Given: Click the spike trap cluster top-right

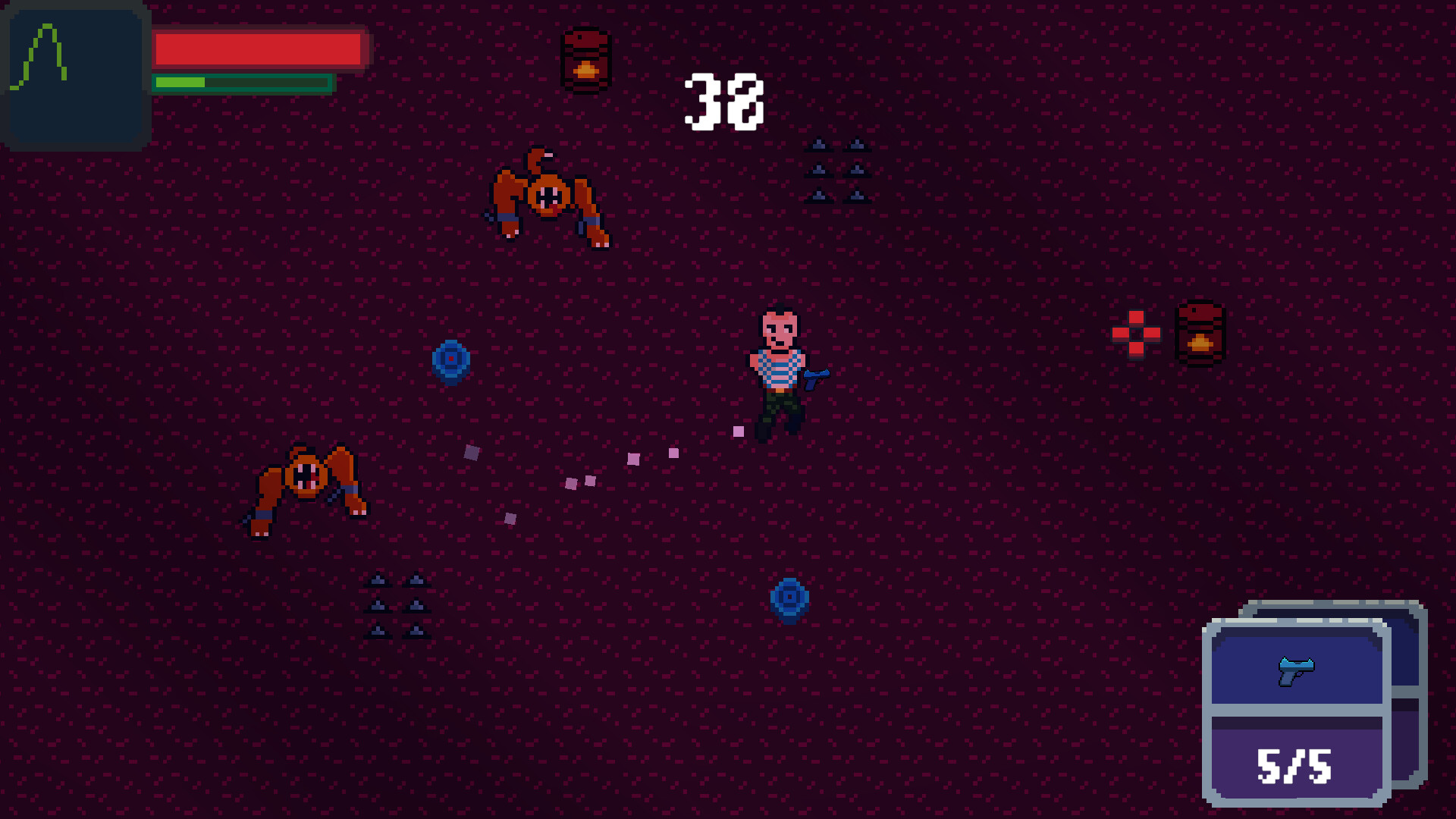Looking at the screenshot, I should [838, 168].
